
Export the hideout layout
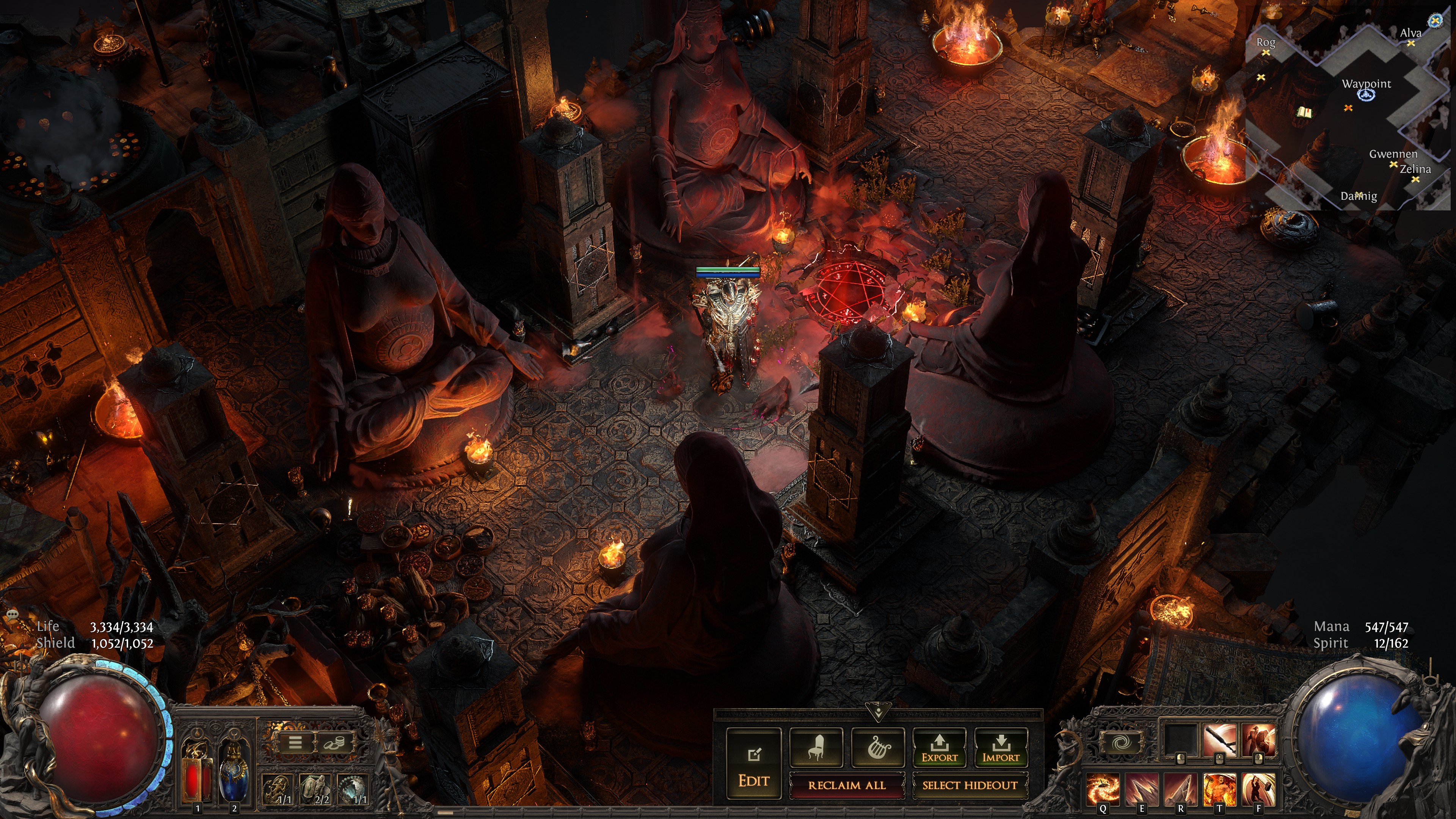(940, 747)
